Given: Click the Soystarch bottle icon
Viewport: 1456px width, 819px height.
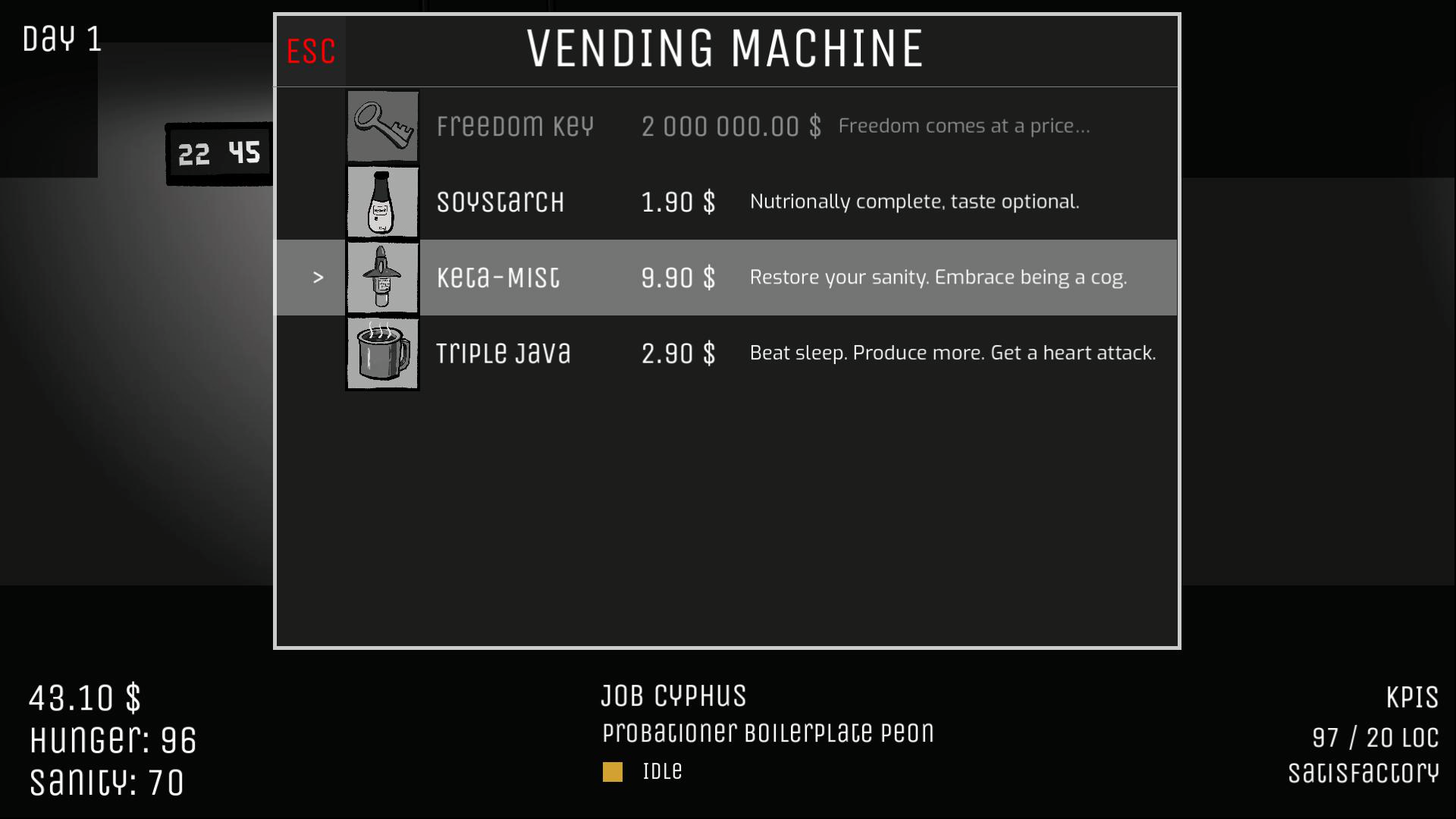Looking at the screenshot, I should pyautogui.click(x=382, y=202).
